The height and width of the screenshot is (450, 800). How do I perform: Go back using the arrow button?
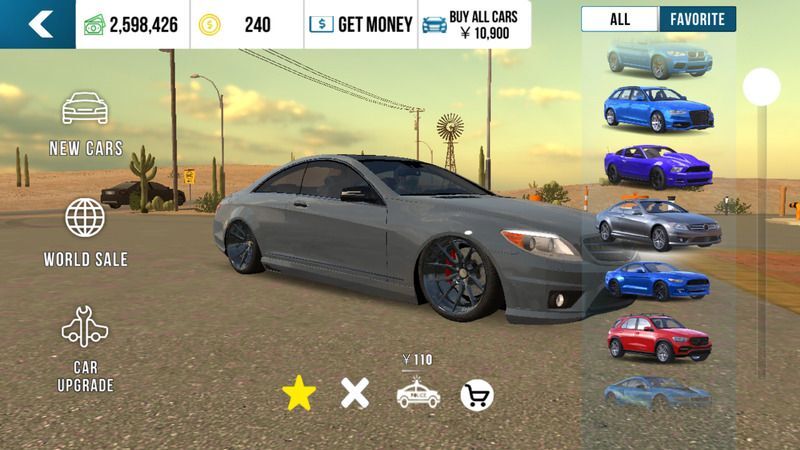[x=38, y=24]
